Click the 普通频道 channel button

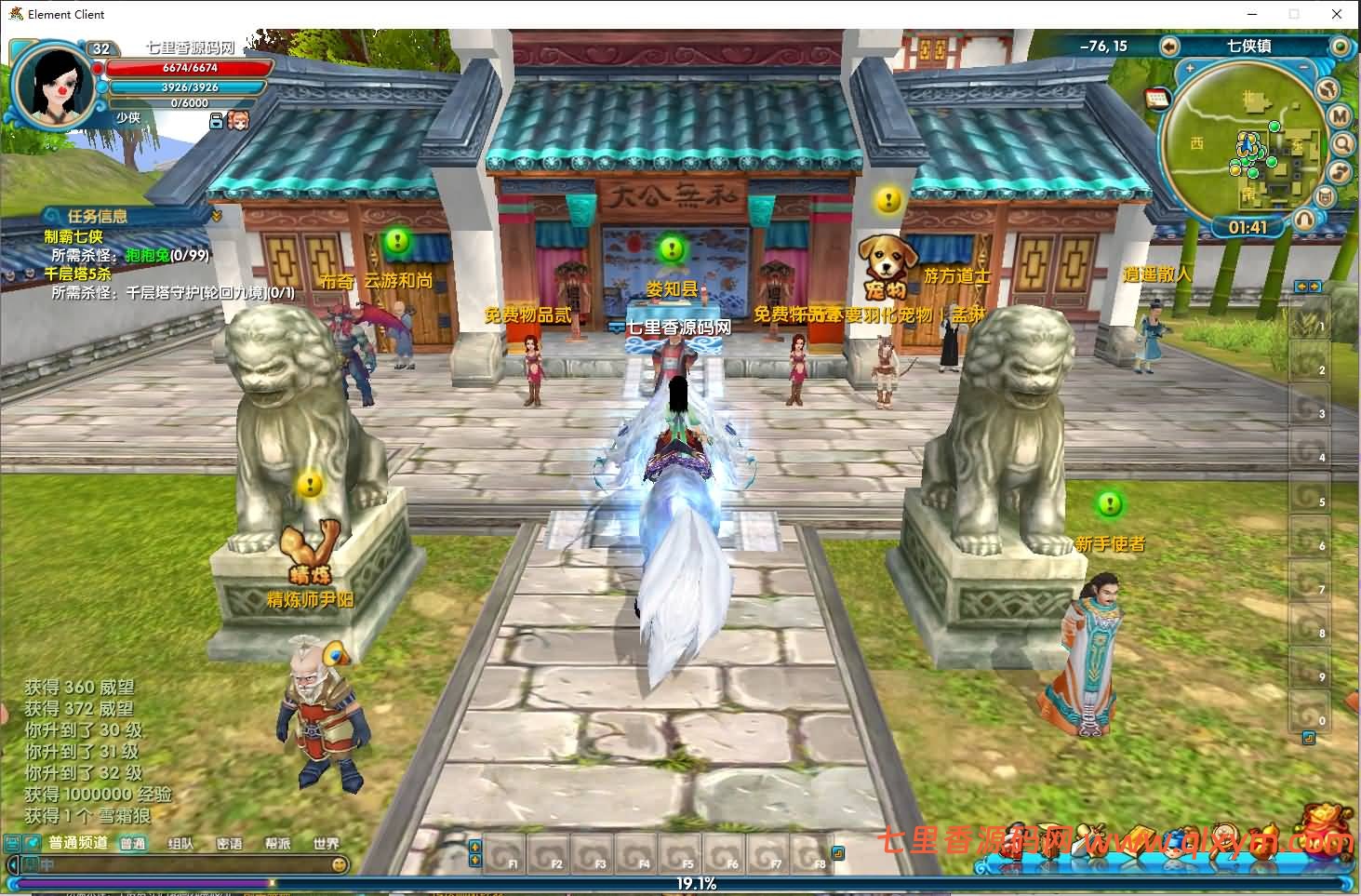pos(79,843)
